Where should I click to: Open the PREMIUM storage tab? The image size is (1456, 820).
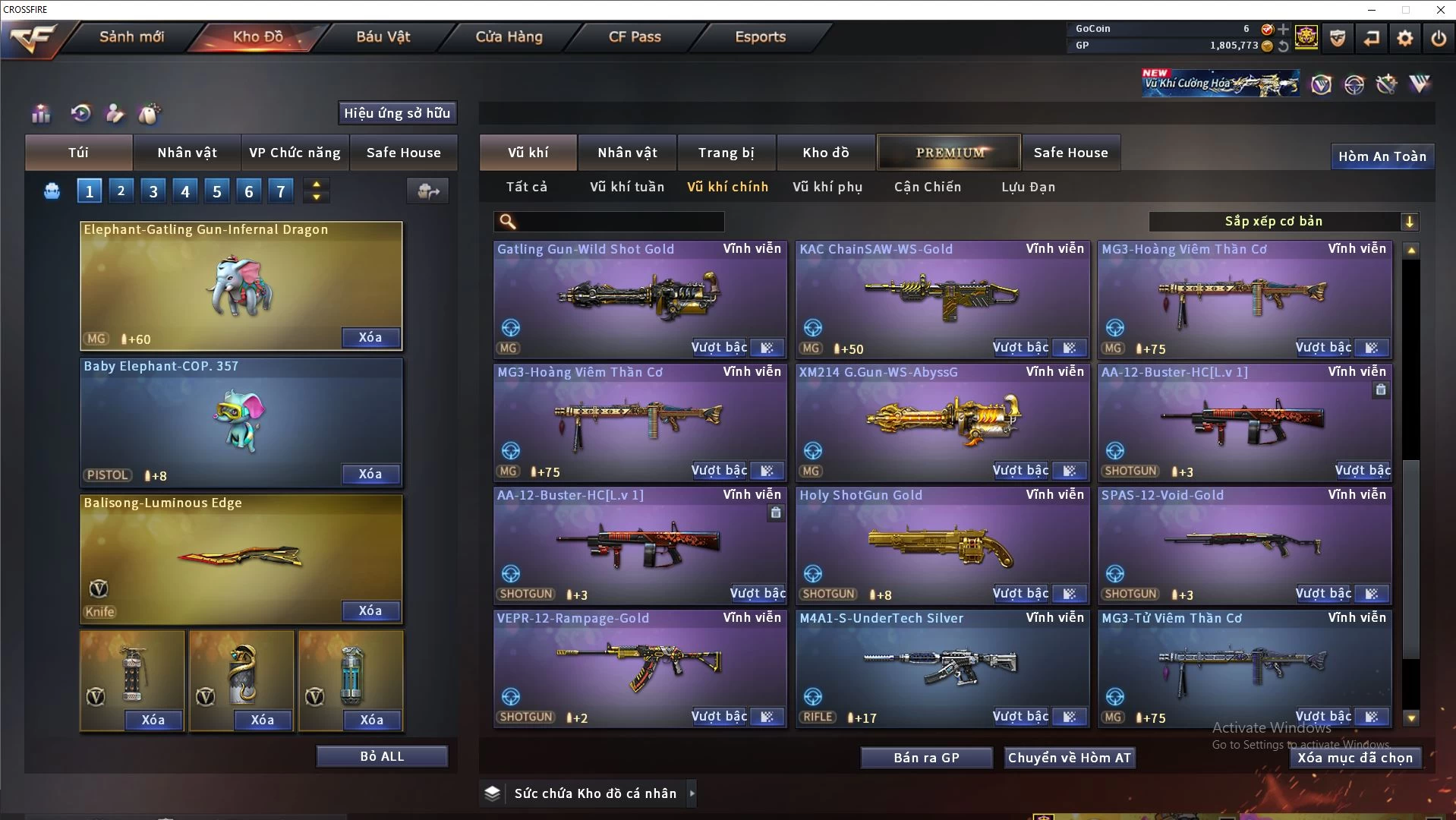950,153
